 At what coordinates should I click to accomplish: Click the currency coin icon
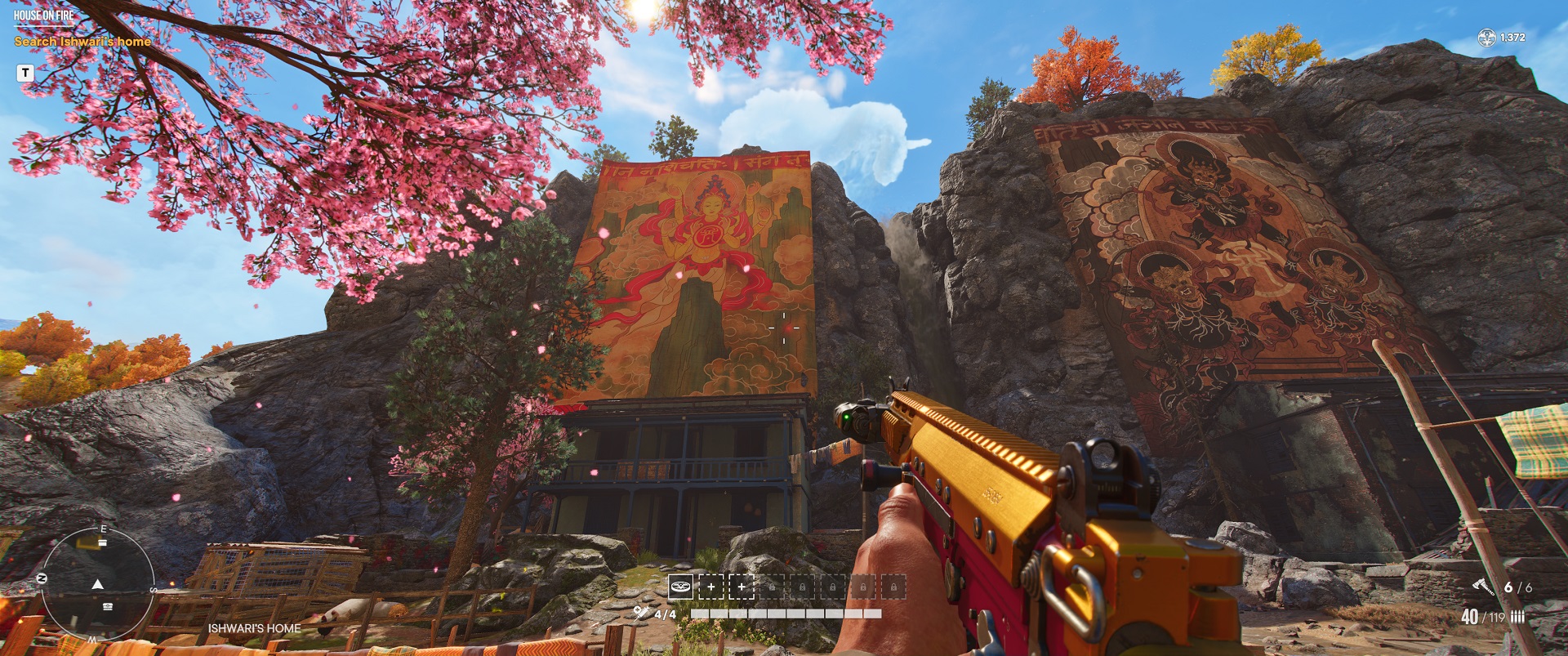[x=1486, y=38]
